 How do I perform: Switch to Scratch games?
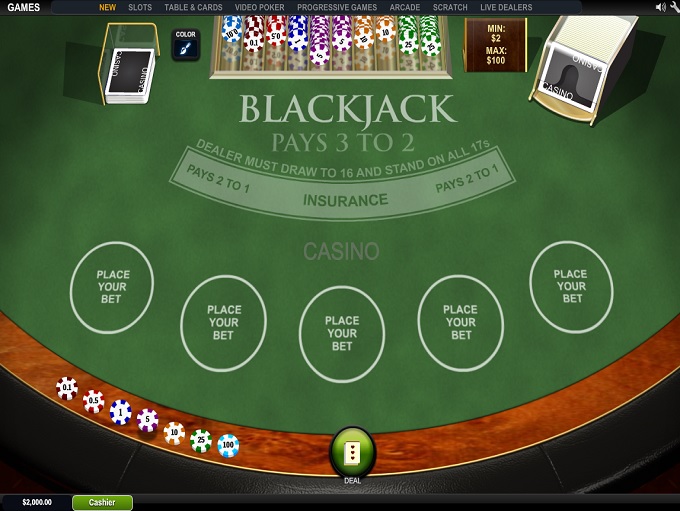(450, 7)
